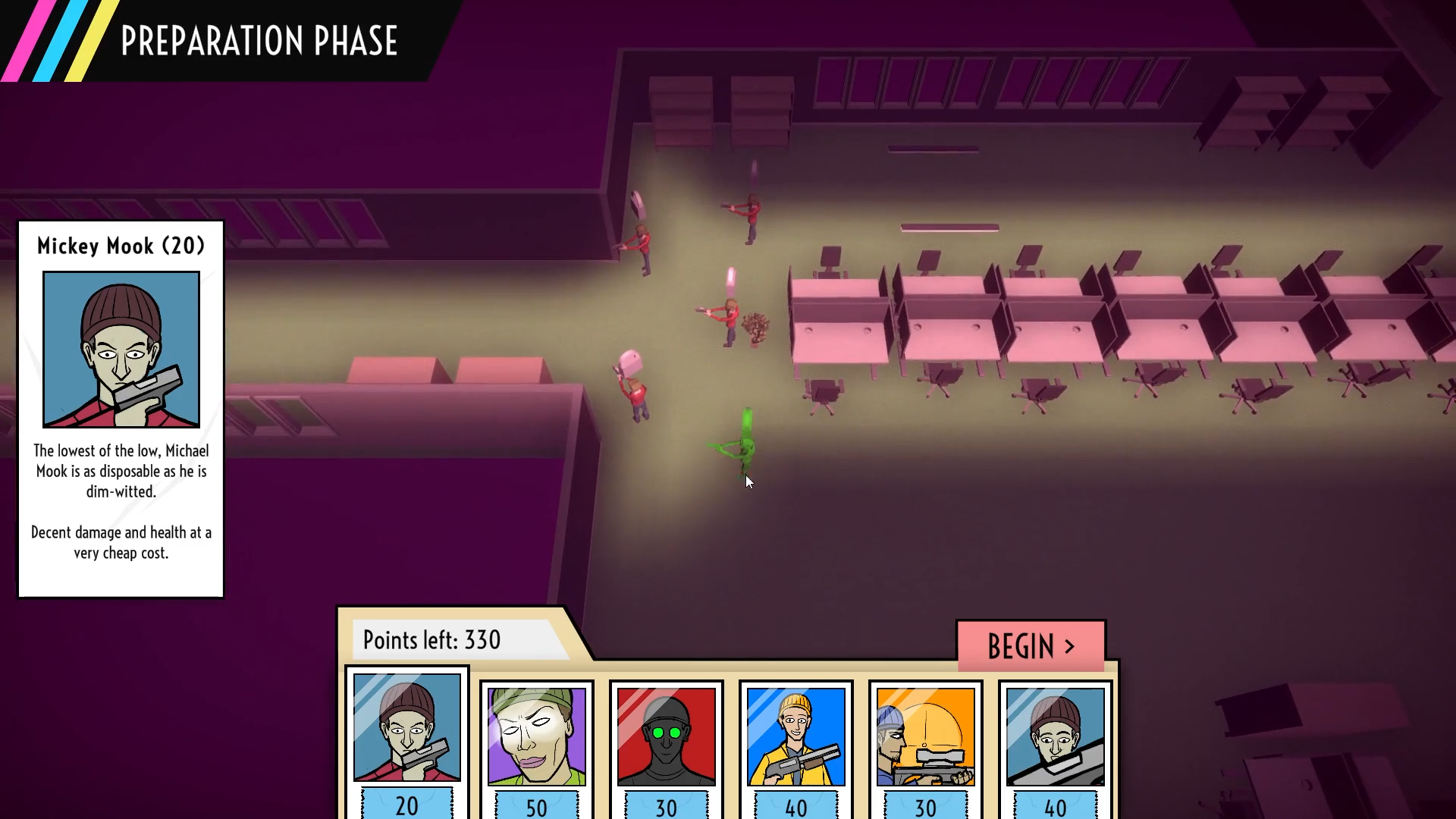Select the Mickey Mook pistol card costing 20
The height and width of the screenshot is (819, 1456).
(407, 739)
